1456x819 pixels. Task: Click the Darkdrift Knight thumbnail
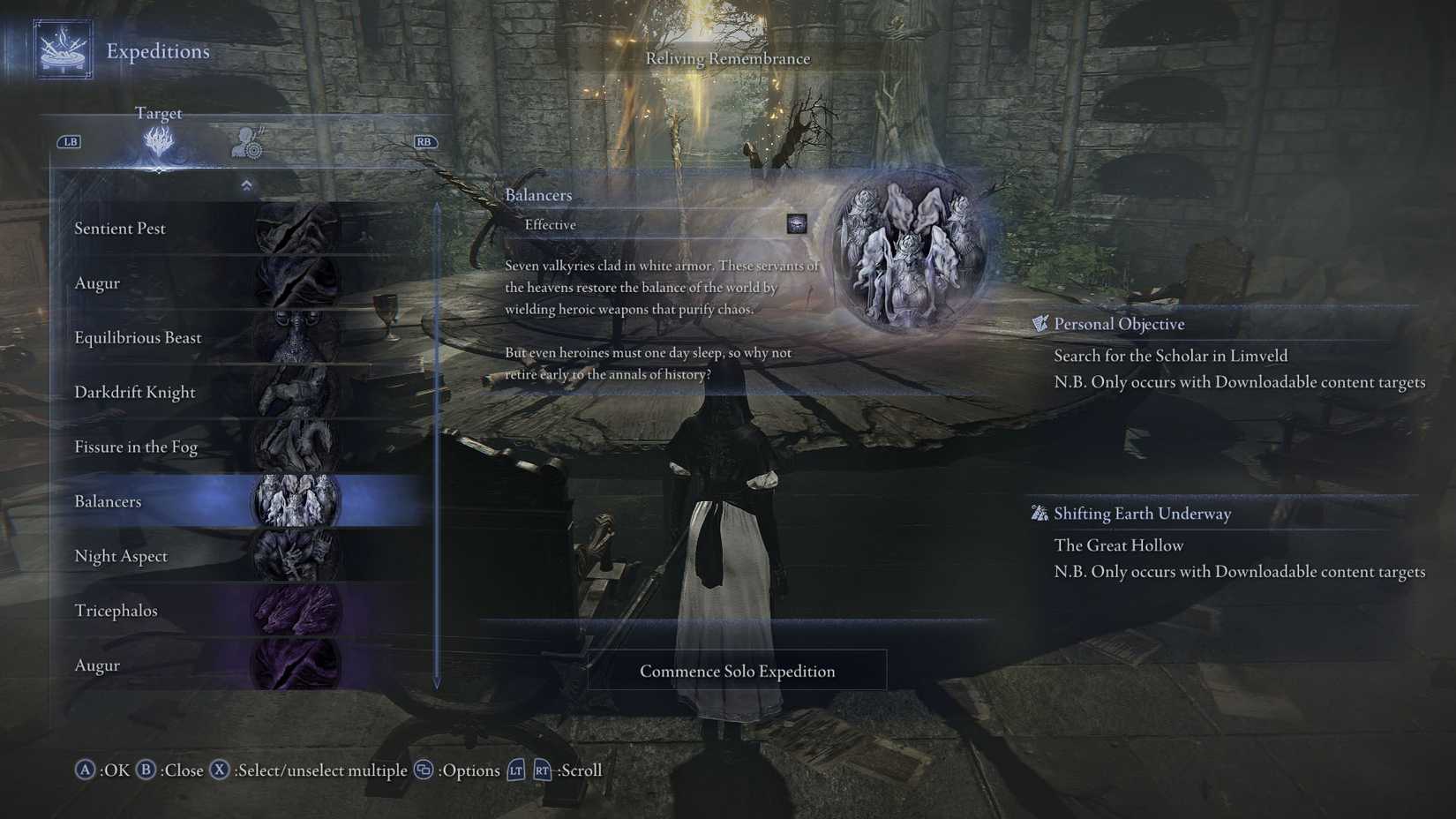[x=300, y=392]
